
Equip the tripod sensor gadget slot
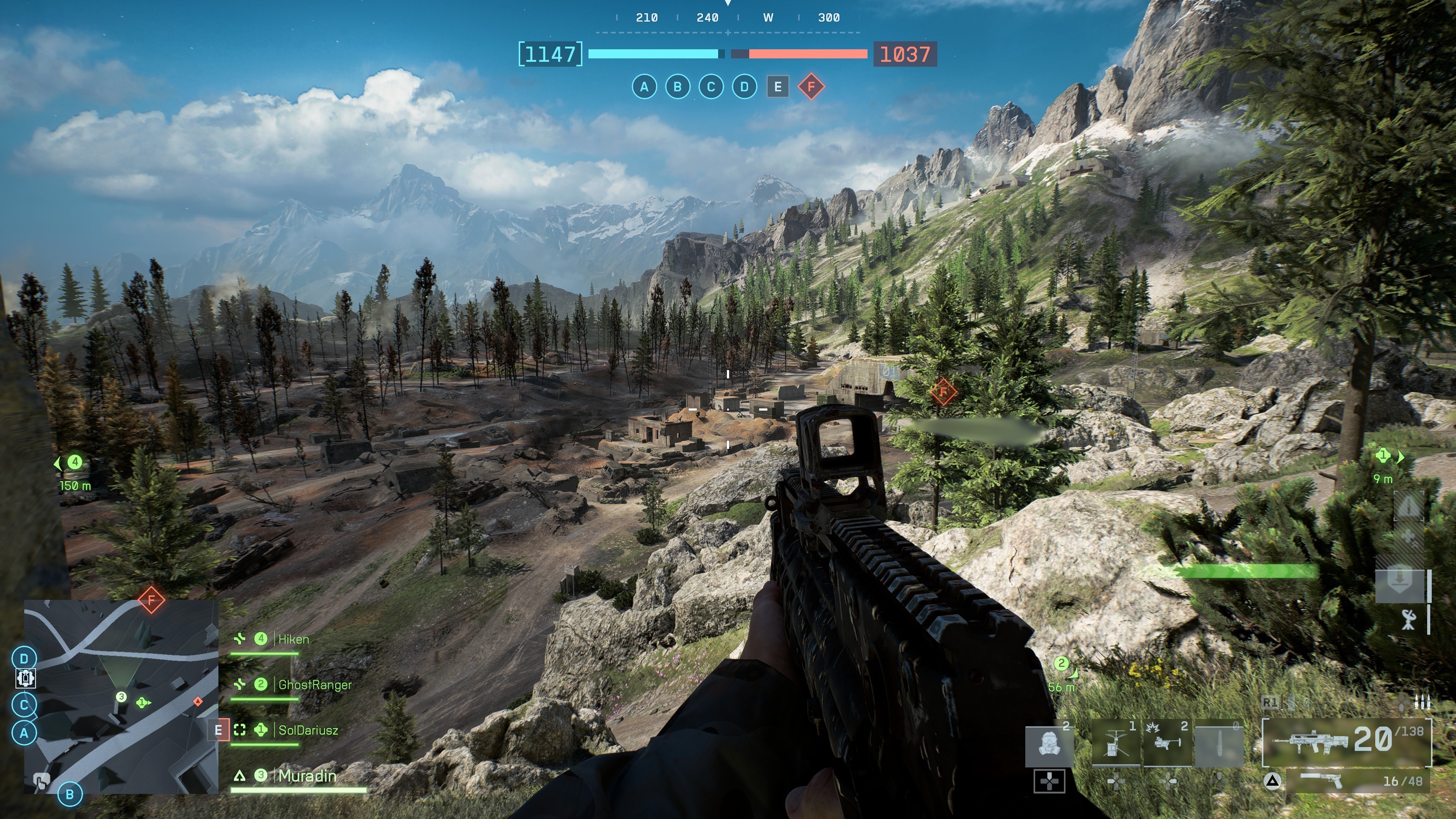click(x=1115, y=743)
